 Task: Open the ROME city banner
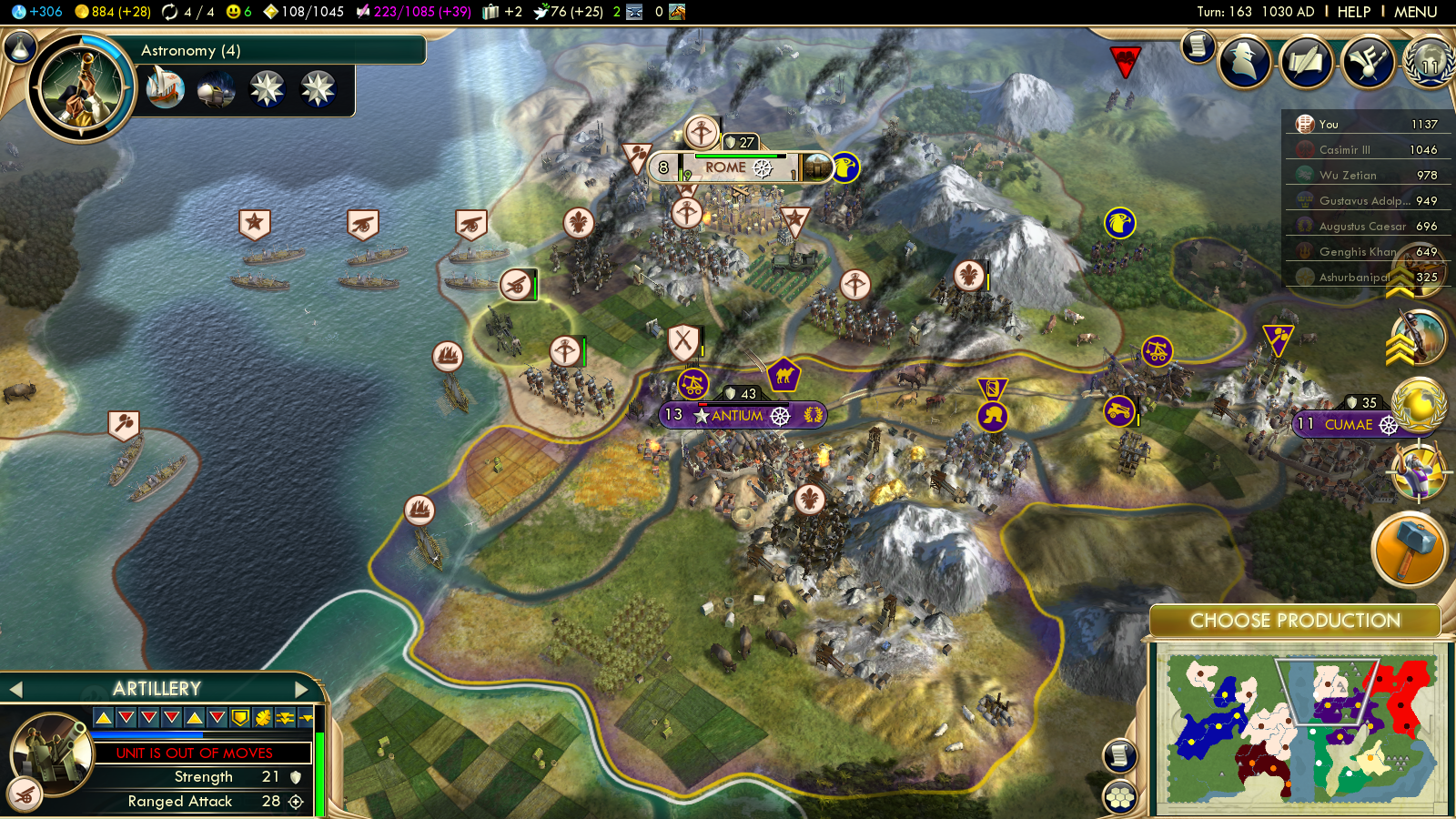pos(725,167)
